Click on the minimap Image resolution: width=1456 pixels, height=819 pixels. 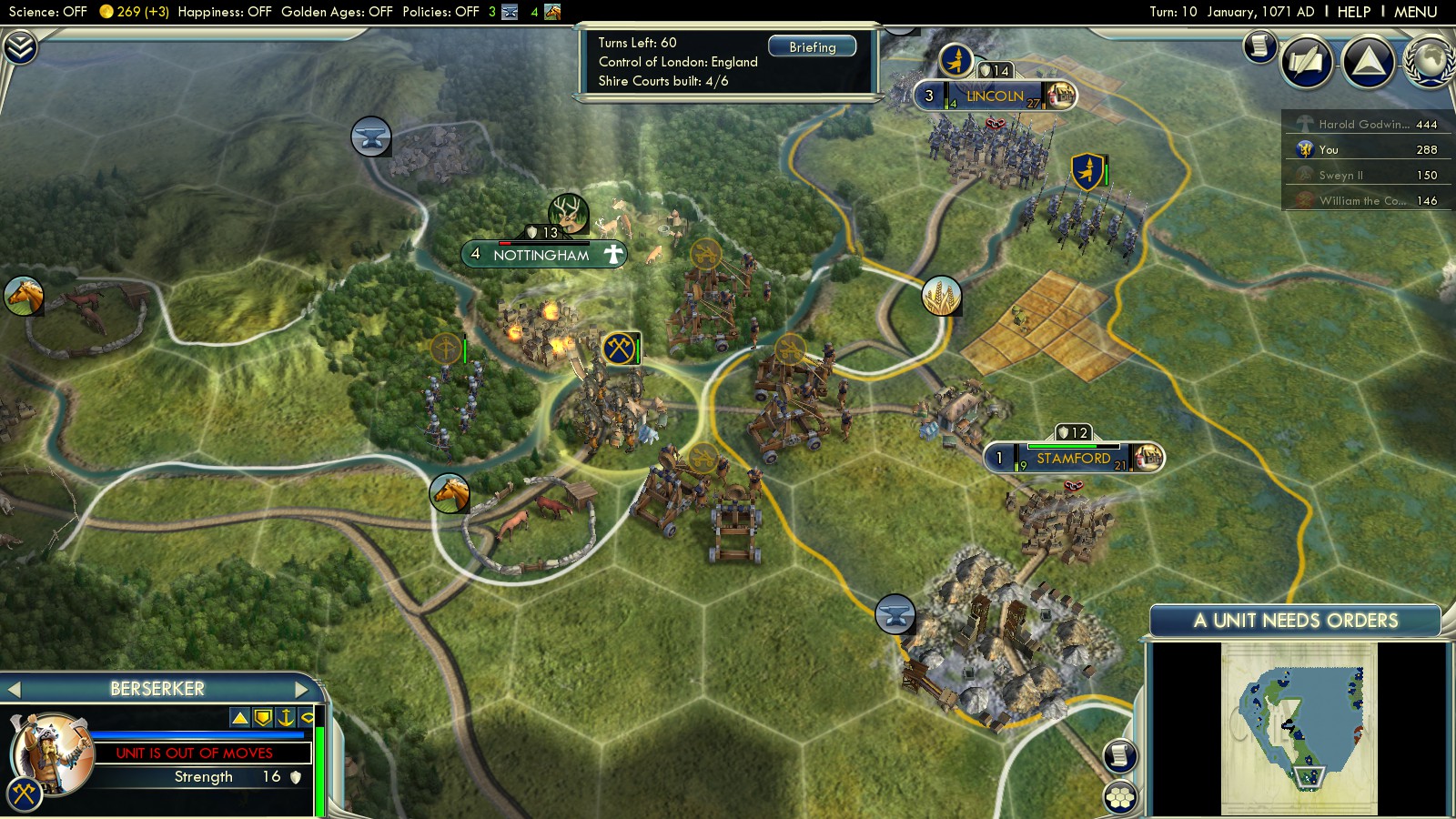1299,728
